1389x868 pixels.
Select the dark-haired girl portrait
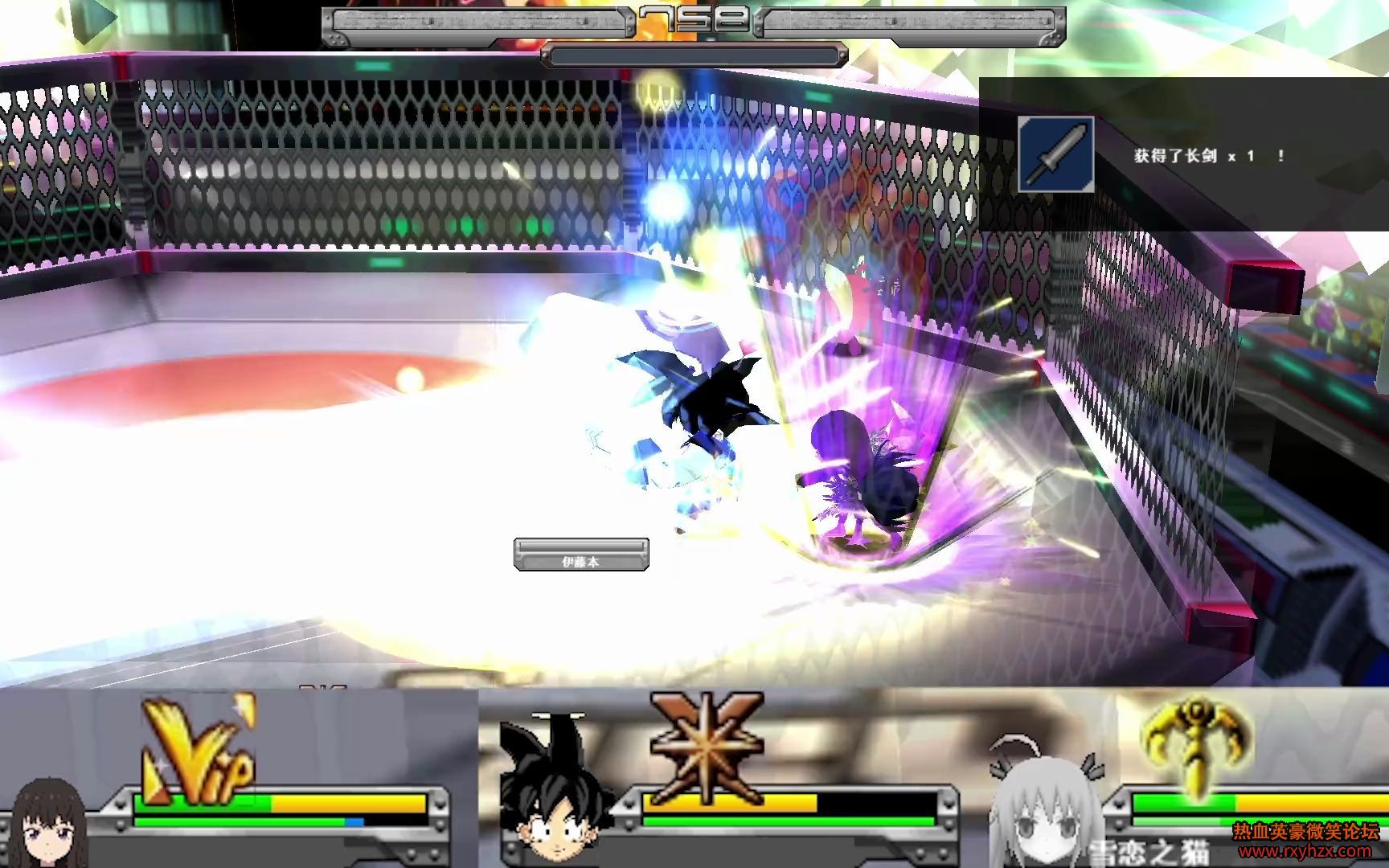coord(50,824)
